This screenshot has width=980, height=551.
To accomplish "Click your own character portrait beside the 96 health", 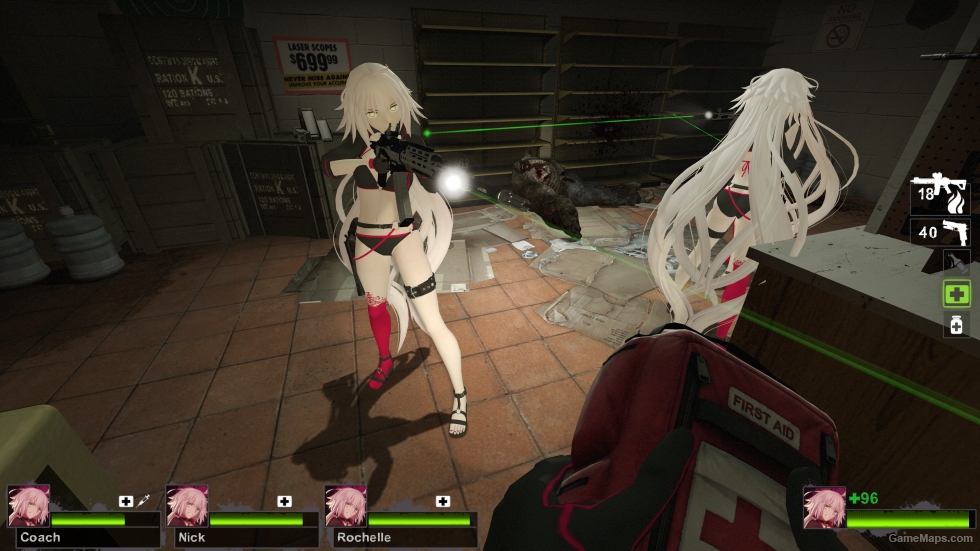I will point(823,507).
